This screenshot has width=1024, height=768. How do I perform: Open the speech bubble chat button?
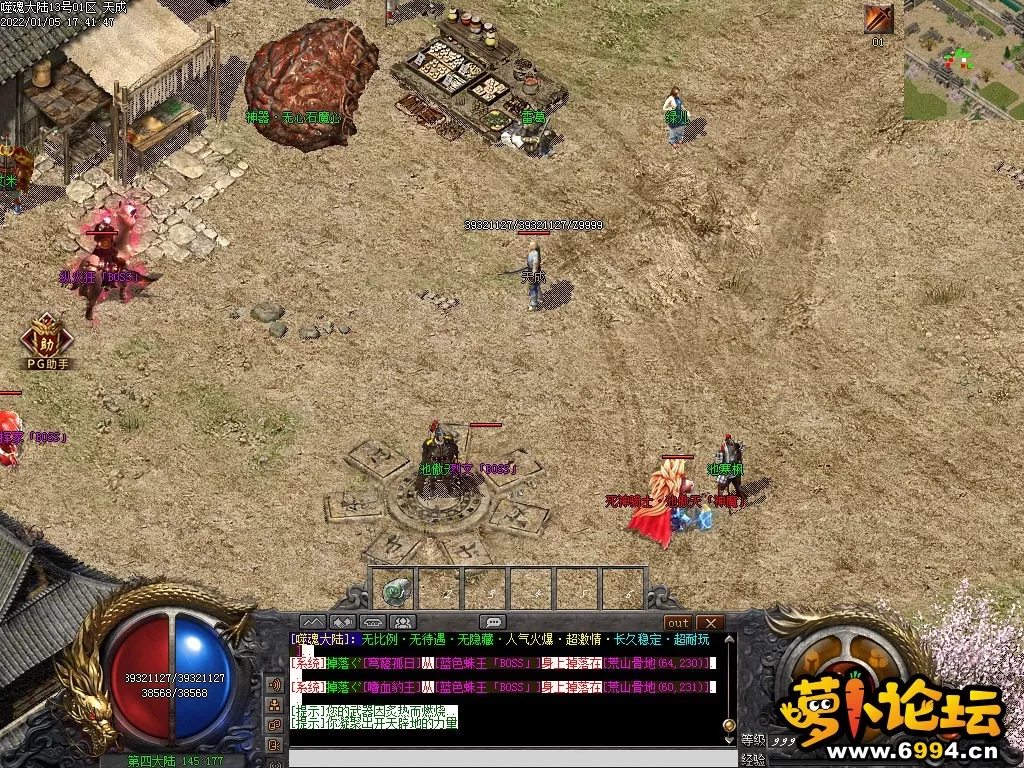coord(492,622)
